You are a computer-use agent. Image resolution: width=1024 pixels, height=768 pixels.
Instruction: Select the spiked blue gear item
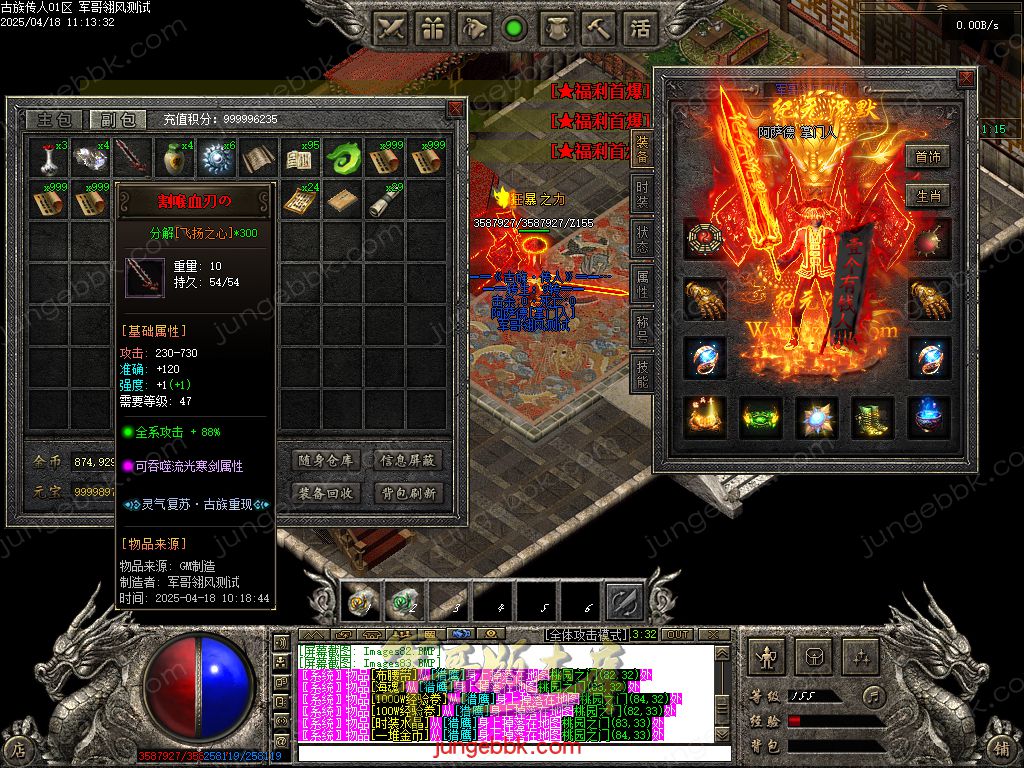point(214,158)
